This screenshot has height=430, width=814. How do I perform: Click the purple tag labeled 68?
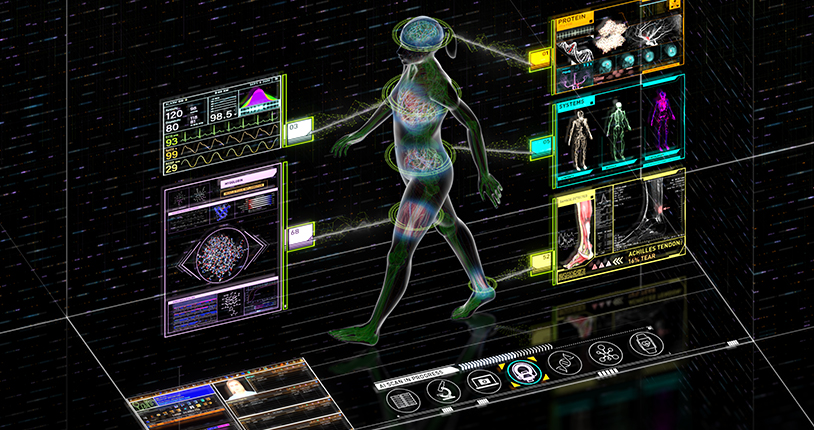[298, 233]
